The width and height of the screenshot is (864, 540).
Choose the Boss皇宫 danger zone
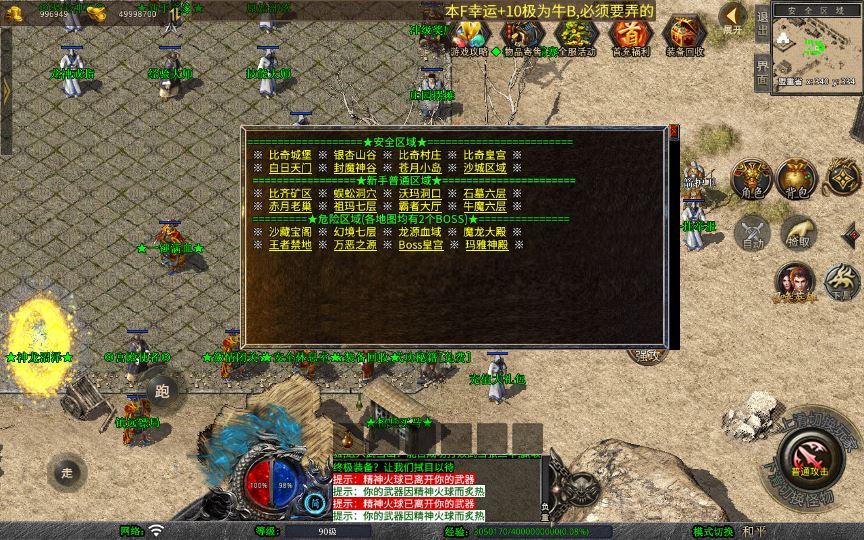click(x=420, y=244)
